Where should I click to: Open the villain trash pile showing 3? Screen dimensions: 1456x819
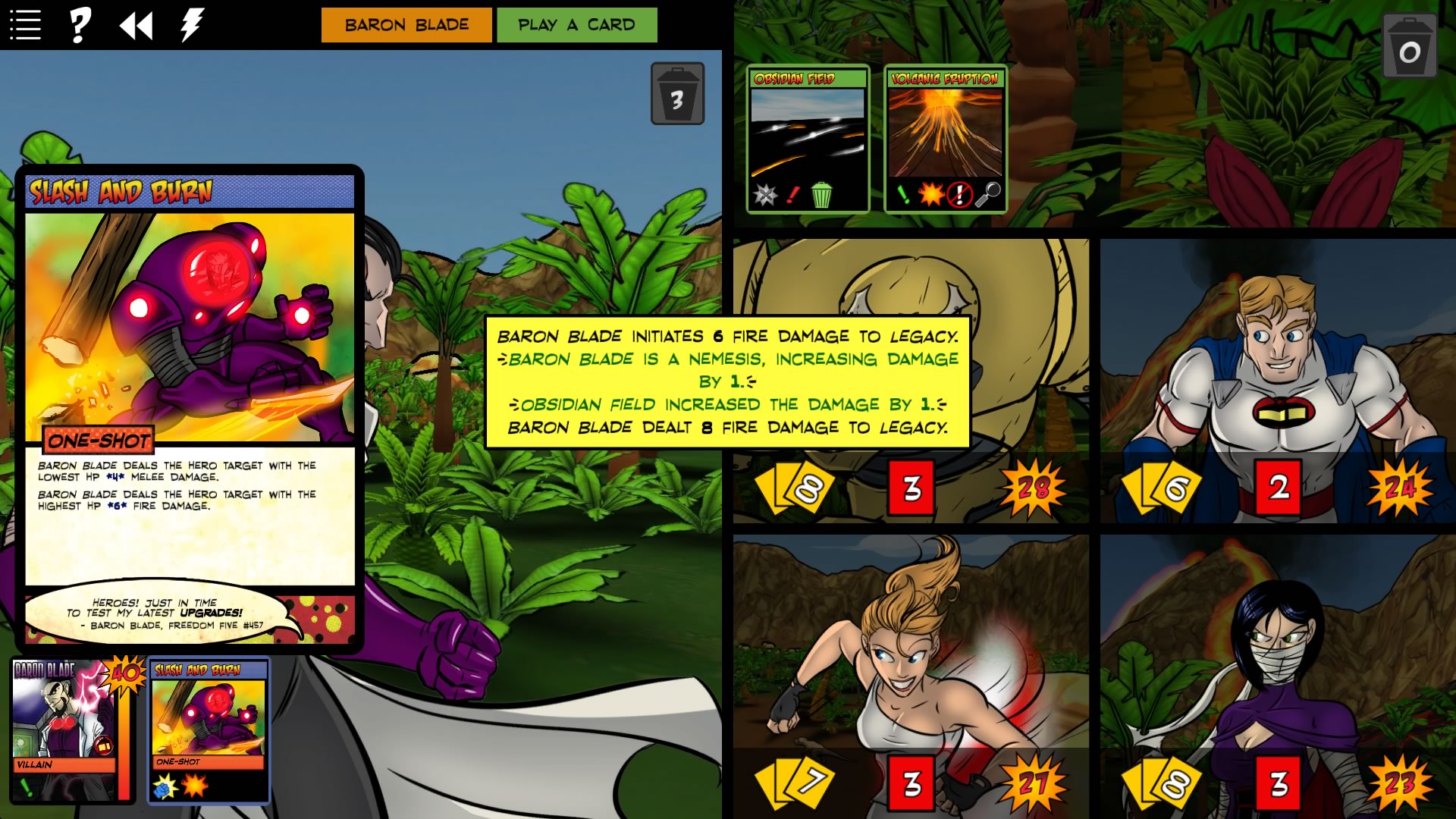677,93
